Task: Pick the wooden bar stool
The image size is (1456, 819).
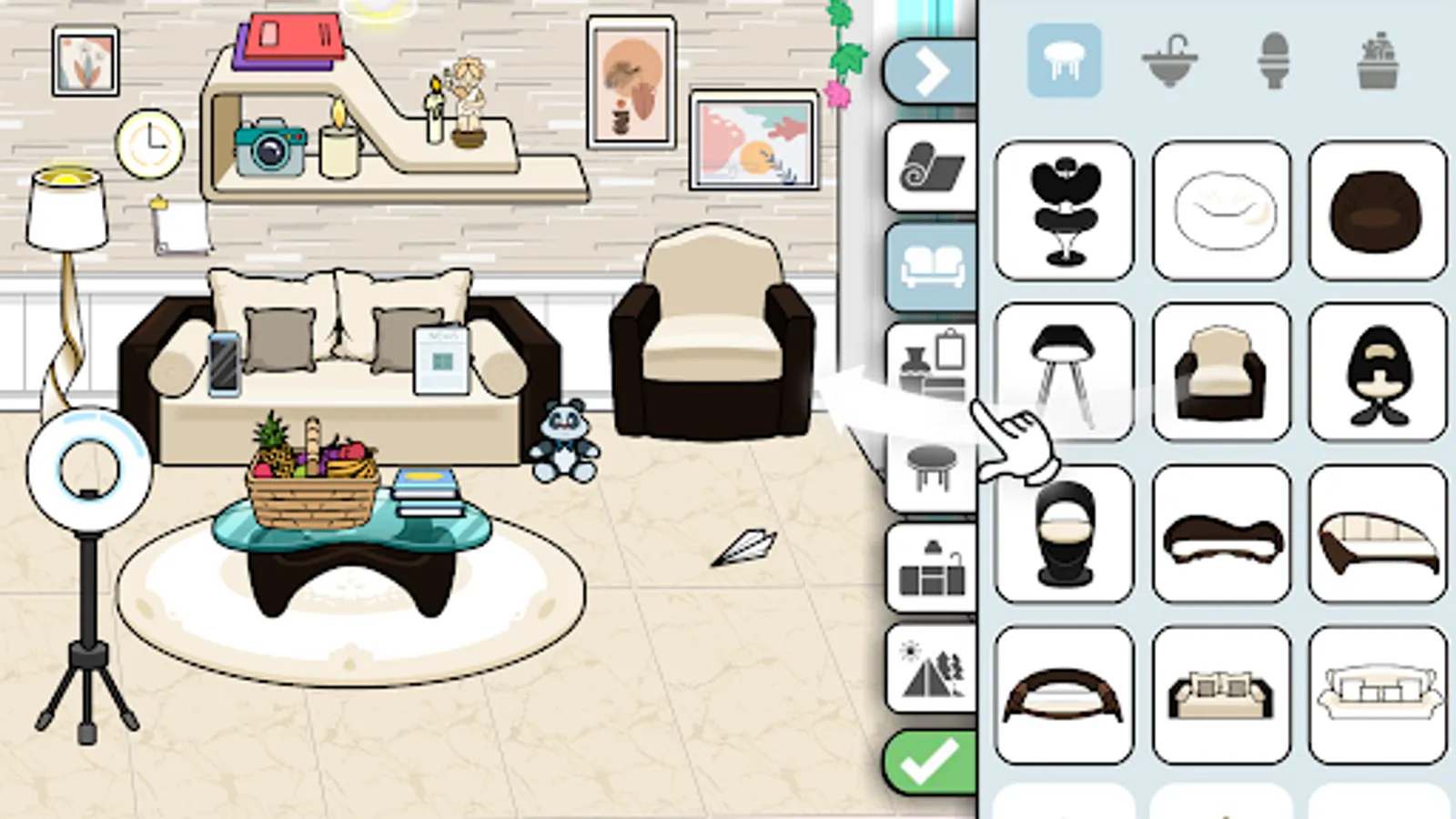Action: 1063,367
